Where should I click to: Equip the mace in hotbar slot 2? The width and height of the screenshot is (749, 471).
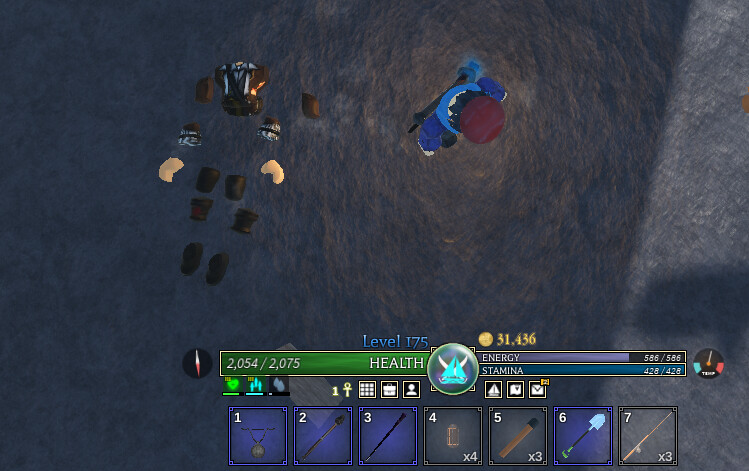pos(323,436)
